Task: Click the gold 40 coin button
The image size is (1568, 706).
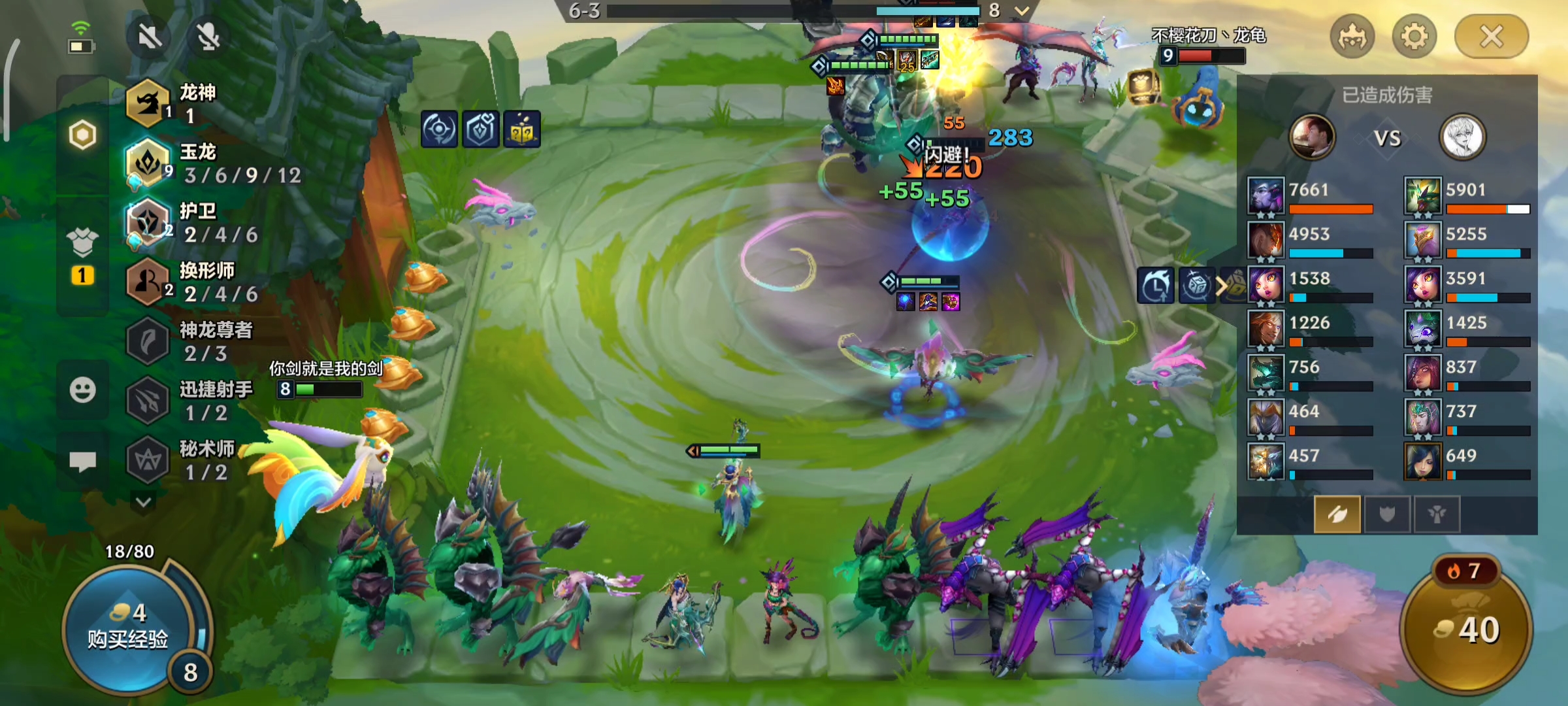Action: 1466,630
